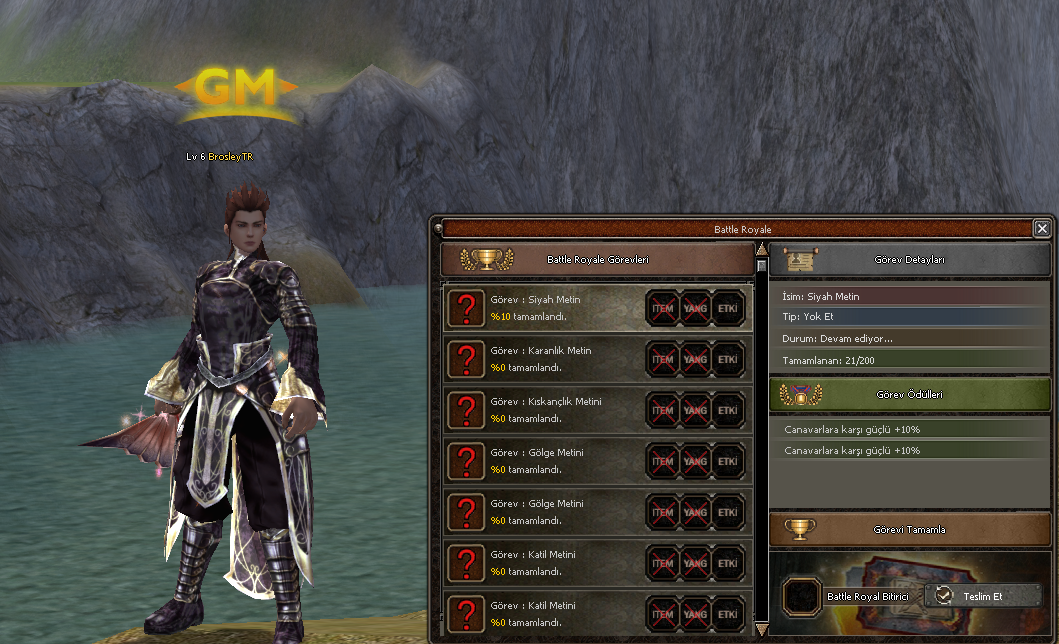The image size is (1059, 644).
Task: Click the YANG button for Siyah Metin
Action: (695, 309)
